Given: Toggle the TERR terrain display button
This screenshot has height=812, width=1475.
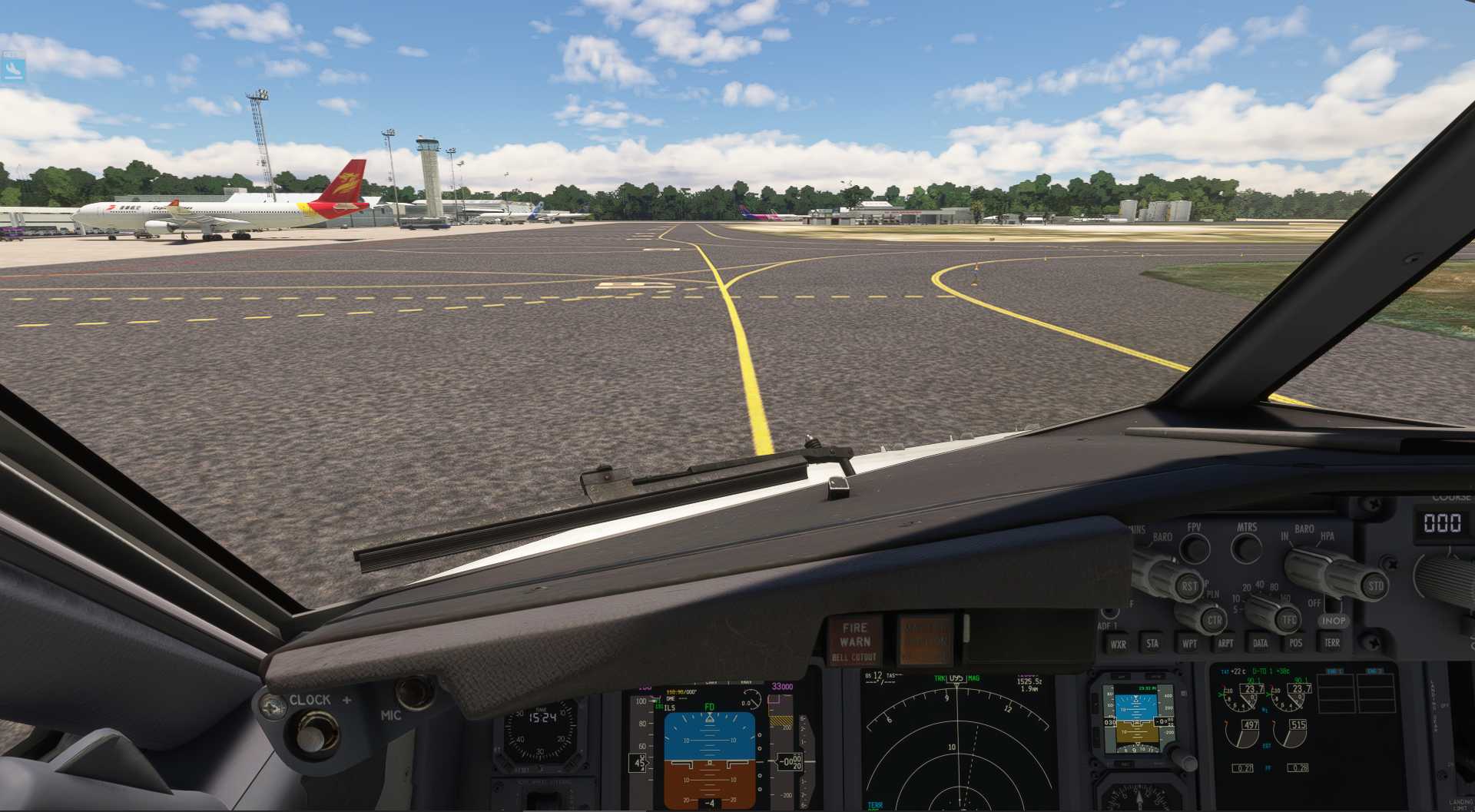Looking at the screenshot, I should point(1332,642).
